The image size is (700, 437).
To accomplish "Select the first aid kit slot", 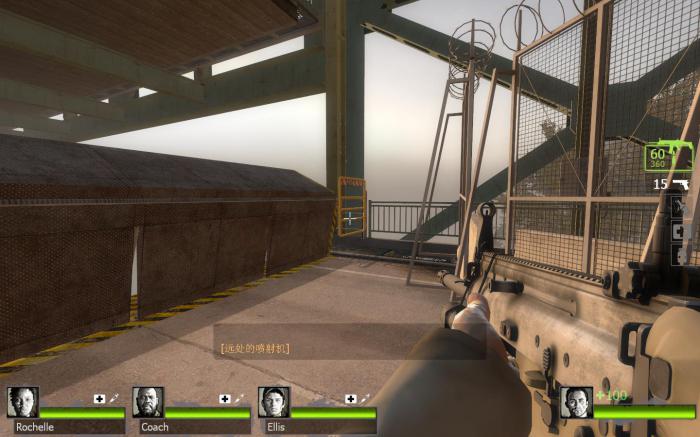I will pos(681,231).
